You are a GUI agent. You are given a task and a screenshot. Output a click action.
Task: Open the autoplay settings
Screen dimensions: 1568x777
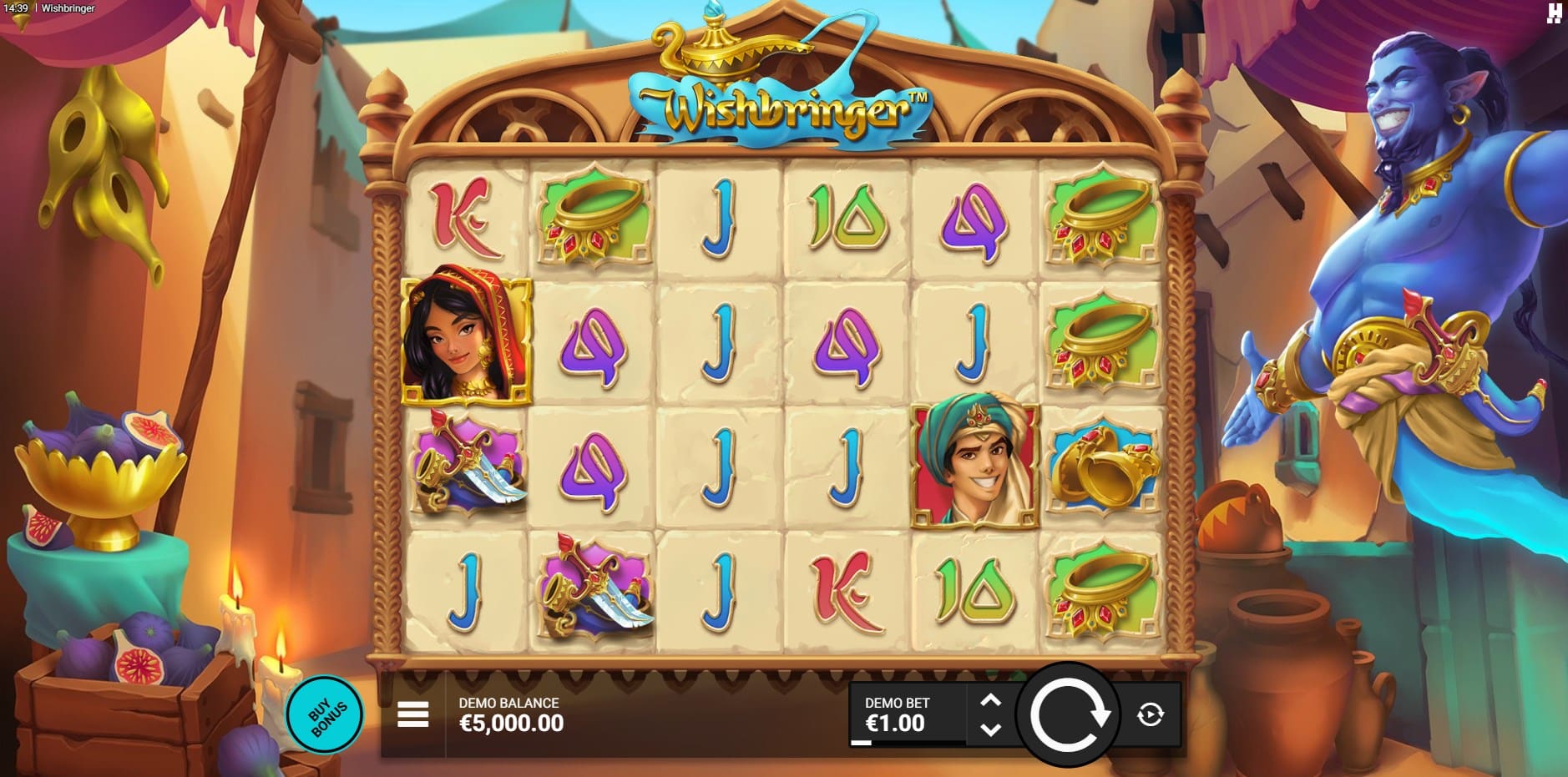click(1151, 714)
